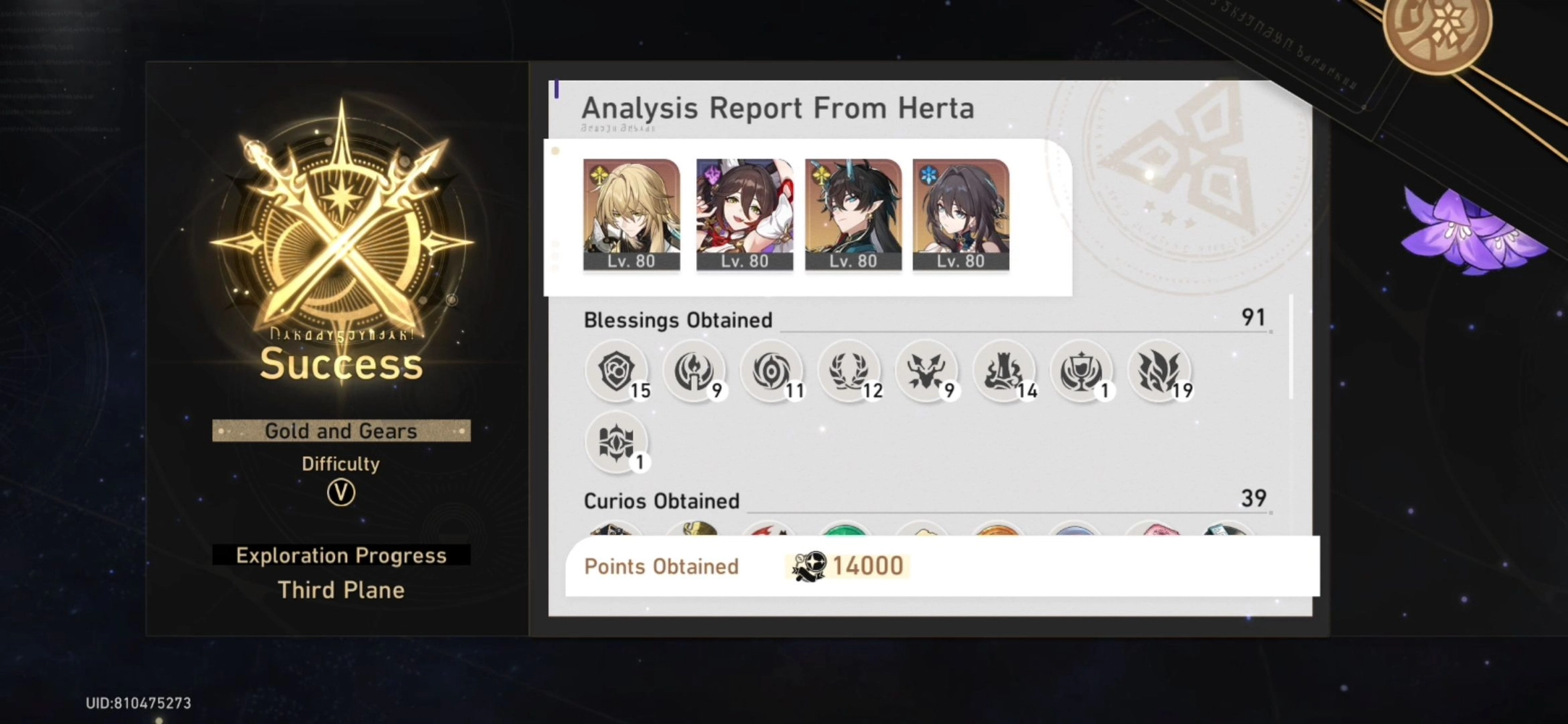1568x724 pixels.
Task: Select The Hunt blessing path icon
Action: point(928,371)
